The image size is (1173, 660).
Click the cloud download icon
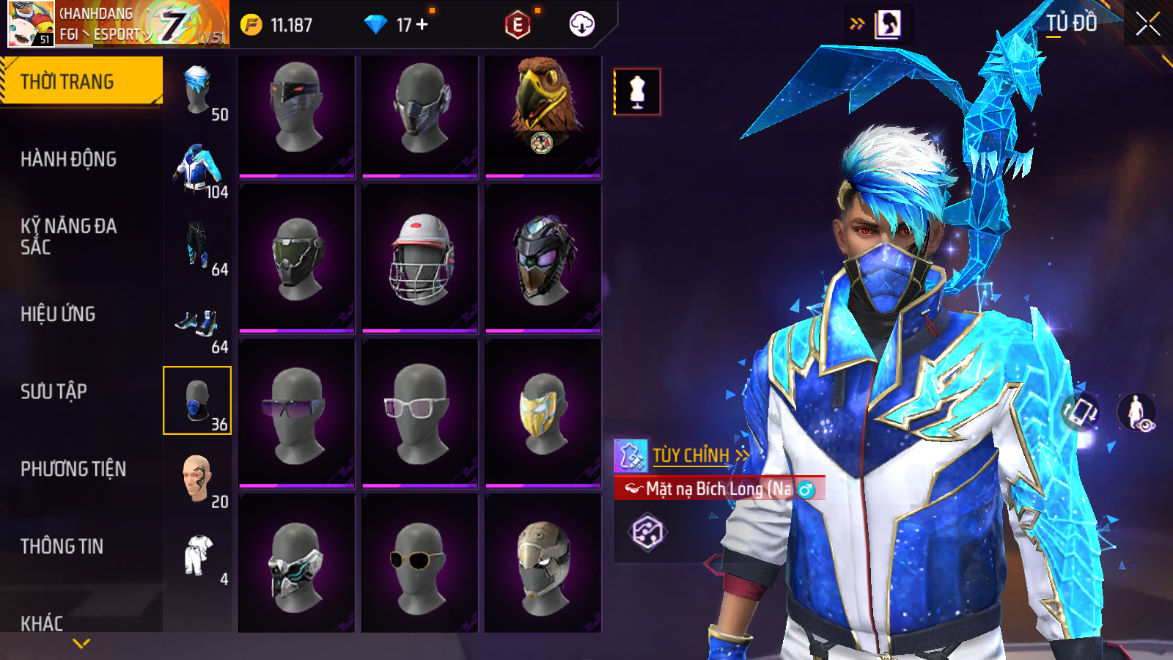(x=582, y=25)
